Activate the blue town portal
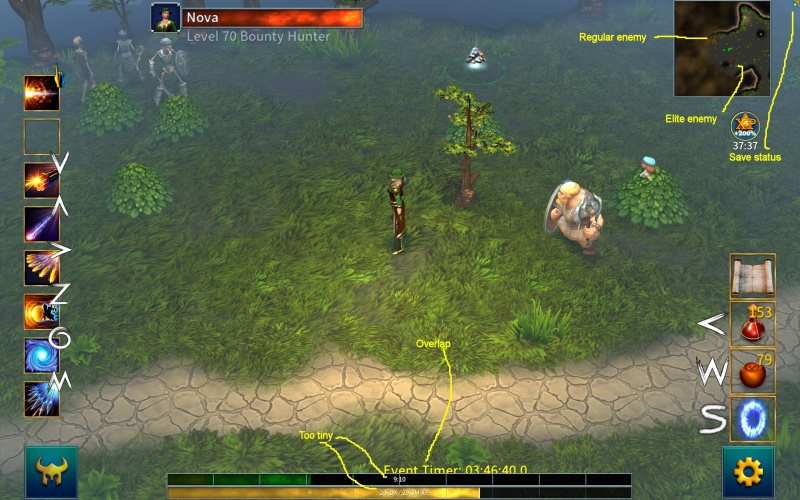The width and height of the screenshot is (800, 500). tap(752, 419)
